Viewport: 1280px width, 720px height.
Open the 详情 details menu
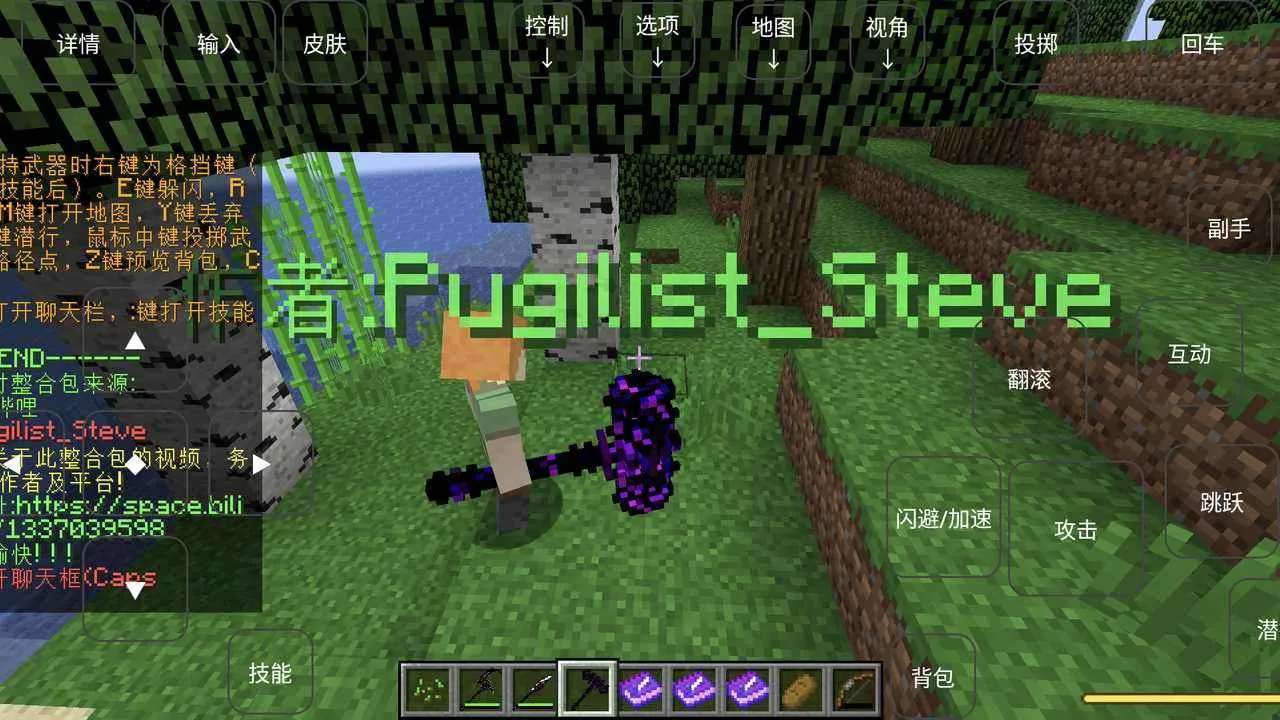(x=79, y=44)
